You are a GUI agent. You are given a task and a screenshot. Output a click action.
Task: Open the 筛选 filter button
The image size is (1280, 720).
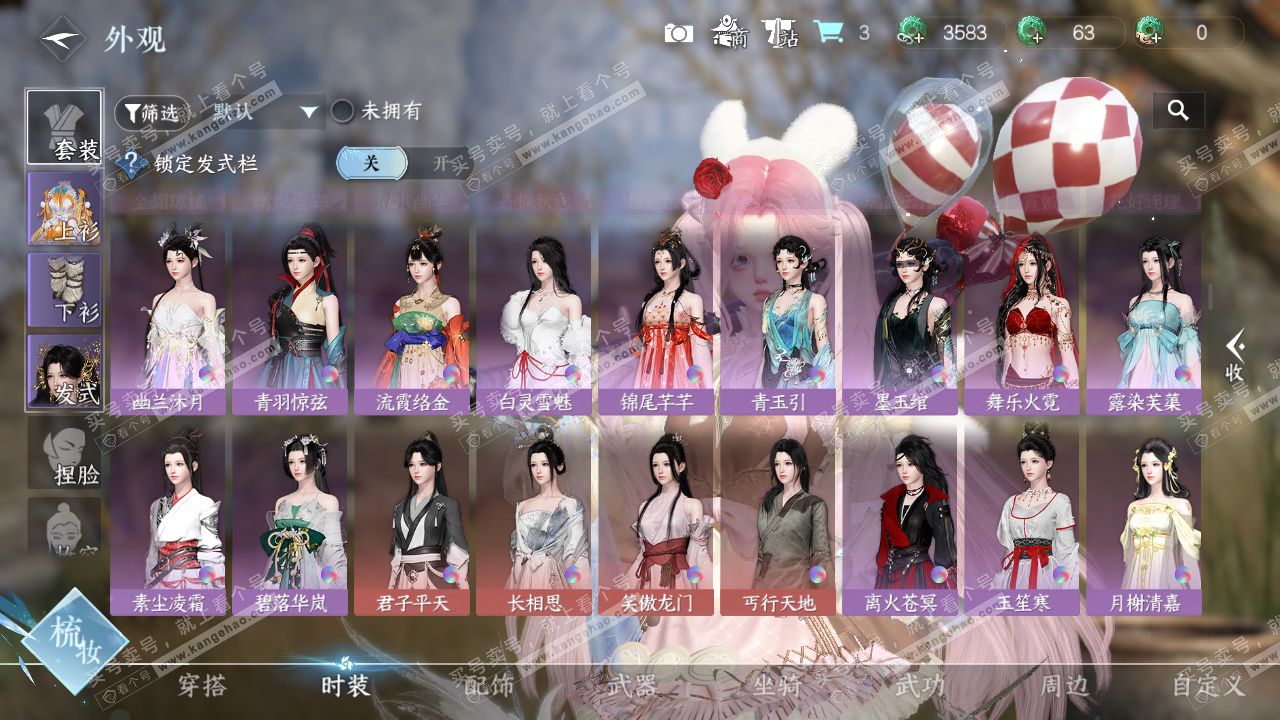[150, 112]
